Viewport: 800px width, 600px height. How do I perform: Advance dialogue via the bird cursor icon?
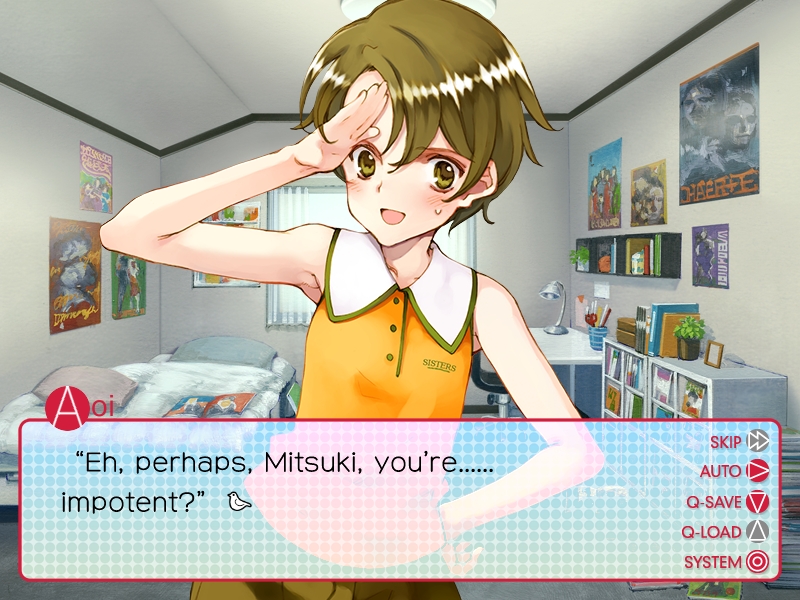[239, 501]
